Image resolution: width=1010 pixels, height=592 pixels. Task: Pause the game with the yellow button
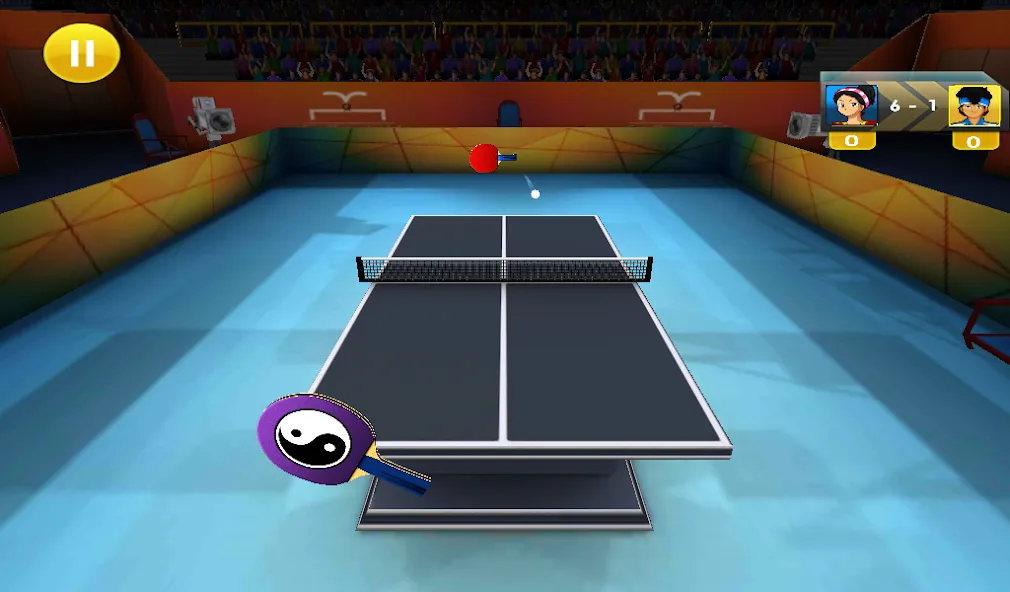(82, 53)
